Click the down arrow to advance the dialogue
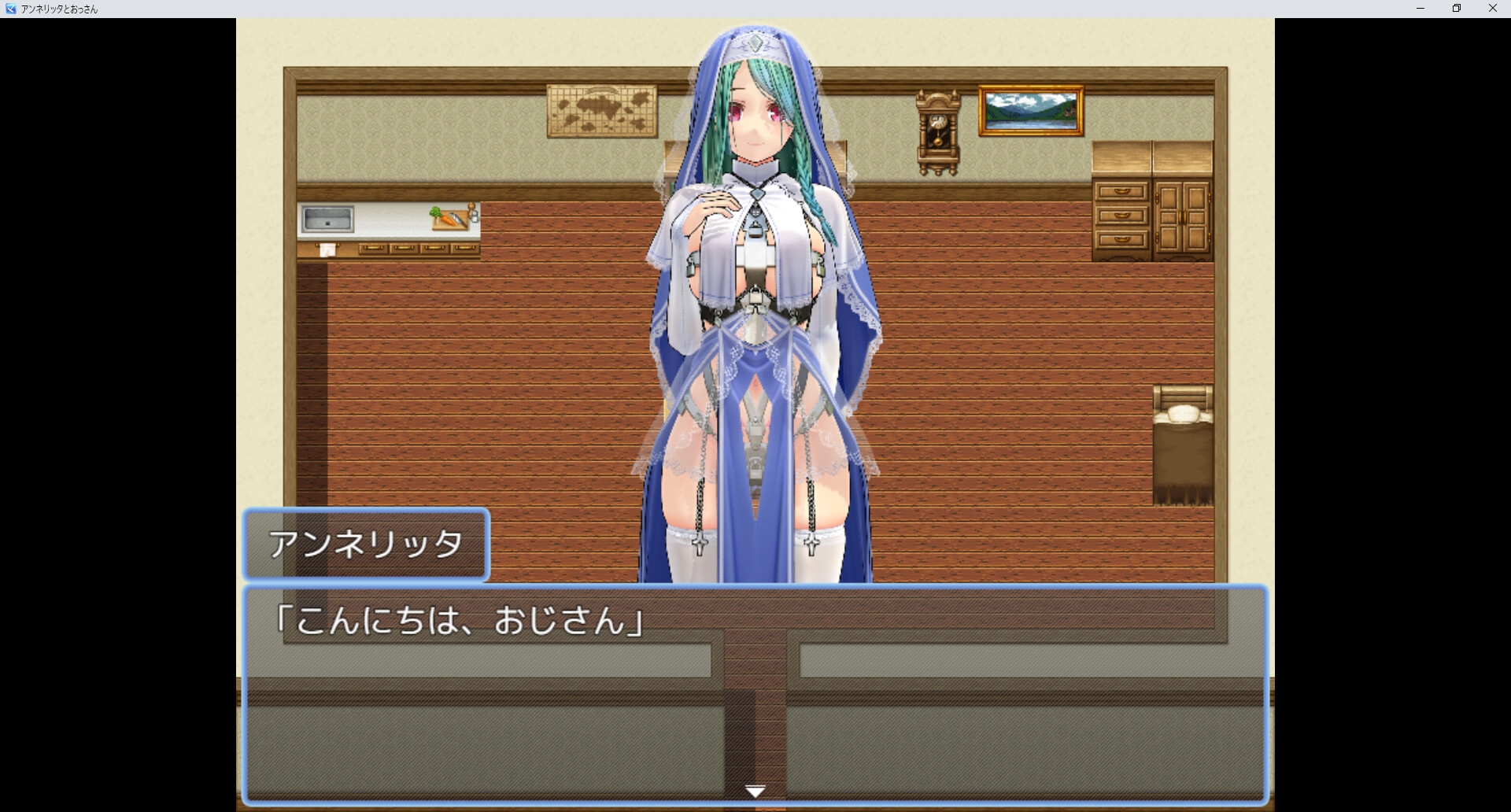The height and width of the screenshot is (812, 1511). pyautogui.click(x=755, y=790)
